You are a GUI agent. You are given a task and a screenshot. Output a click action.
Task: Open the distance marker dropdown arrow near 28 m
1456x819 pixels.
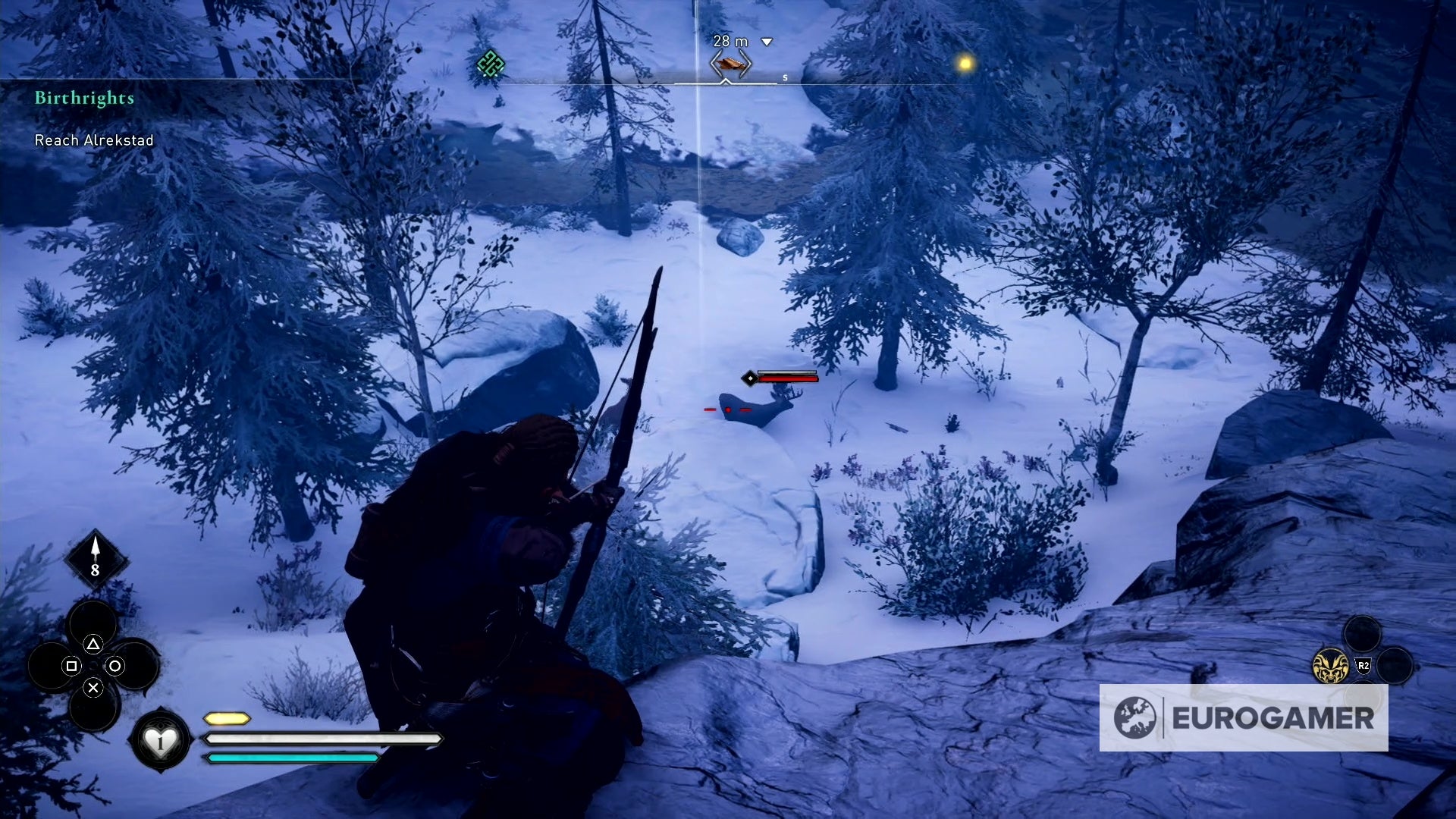(767, 42)
